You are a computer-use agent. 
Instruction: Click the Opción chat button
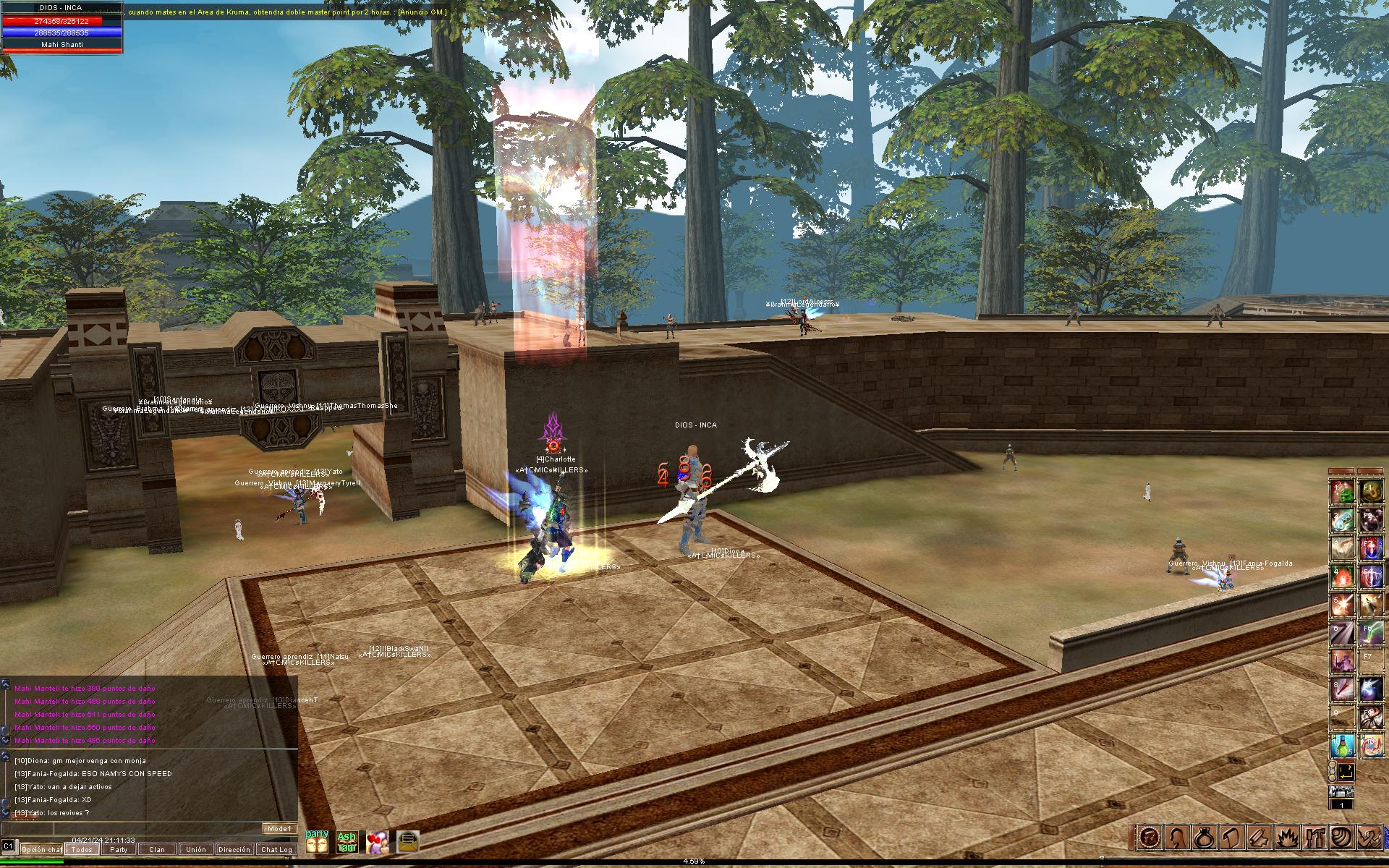(x=41, y=849)
